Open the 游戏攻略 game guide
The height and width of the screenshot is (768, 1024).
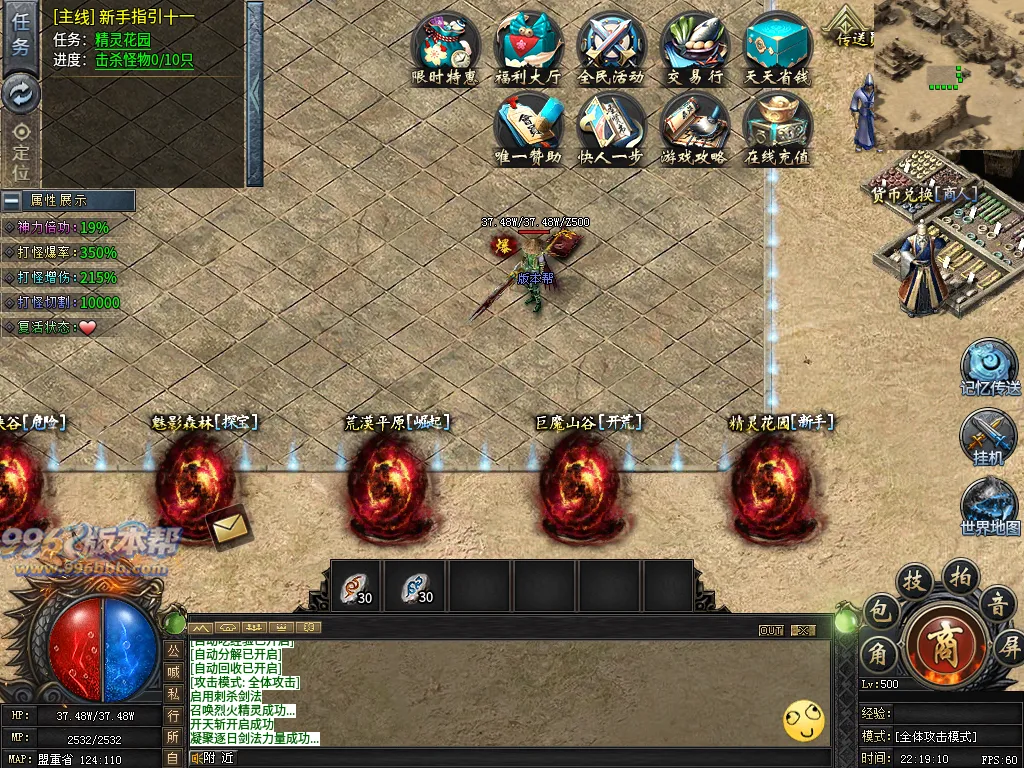tap(695, 128)
